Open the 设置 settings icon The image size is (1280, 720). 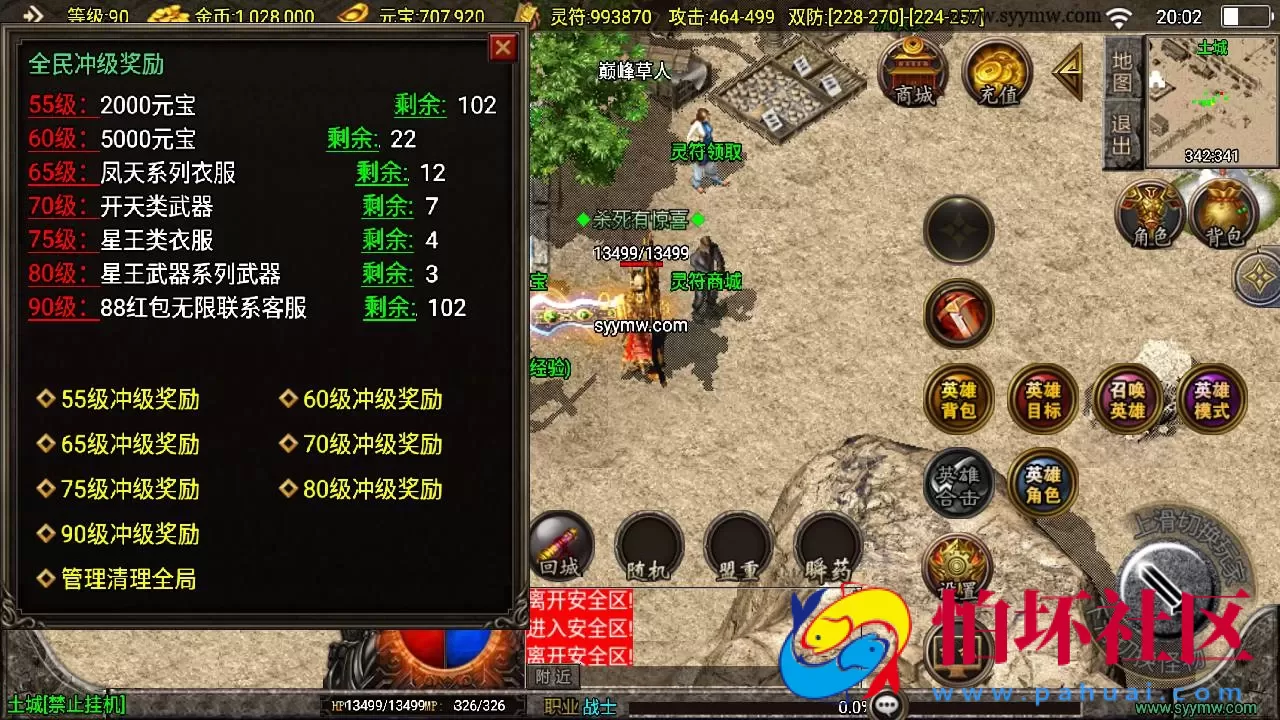point(957,566)
